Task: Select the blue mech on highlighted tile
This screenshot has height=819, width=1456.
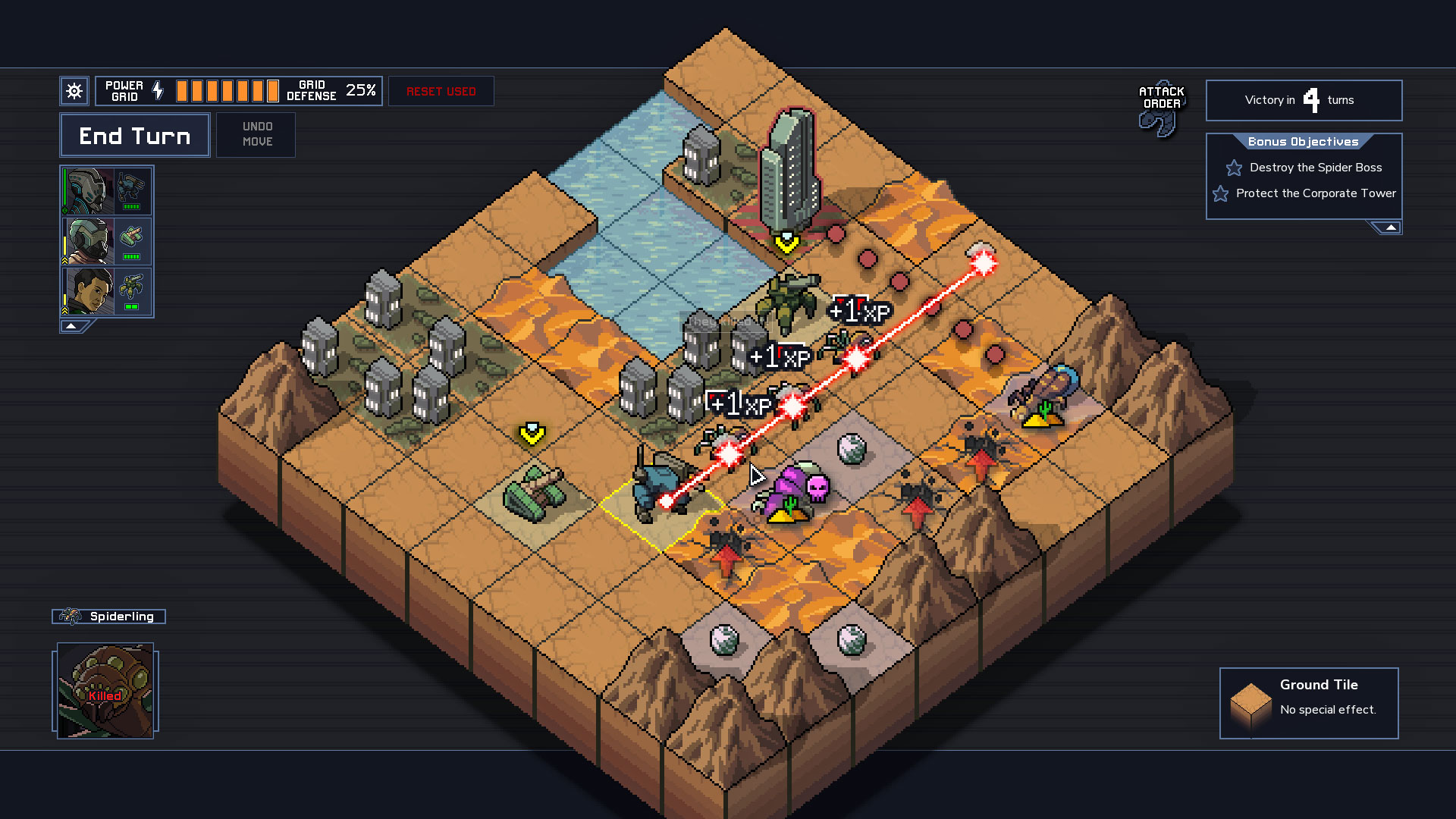Action: (655, 489)
